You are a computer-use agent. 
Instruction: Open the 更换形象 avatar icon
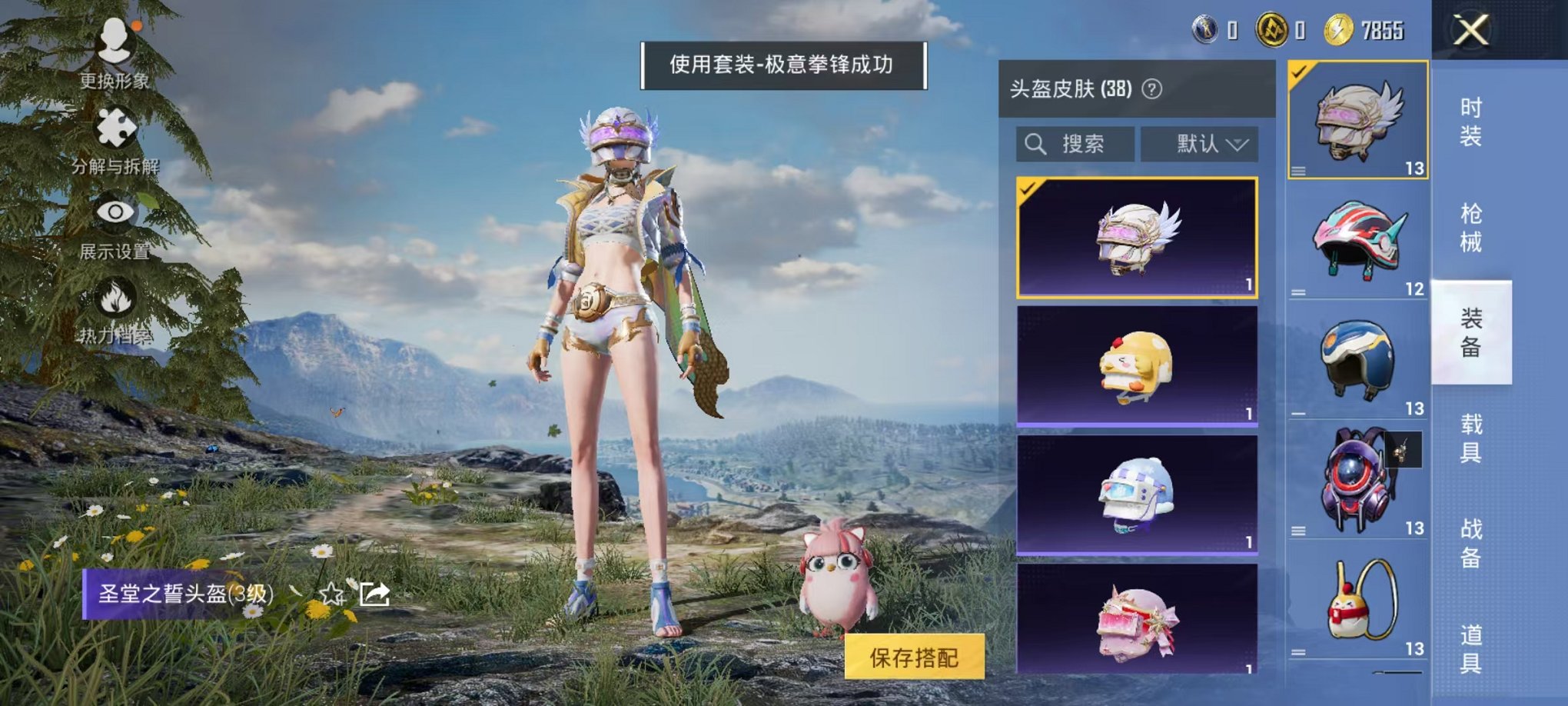tap(114, 42)
